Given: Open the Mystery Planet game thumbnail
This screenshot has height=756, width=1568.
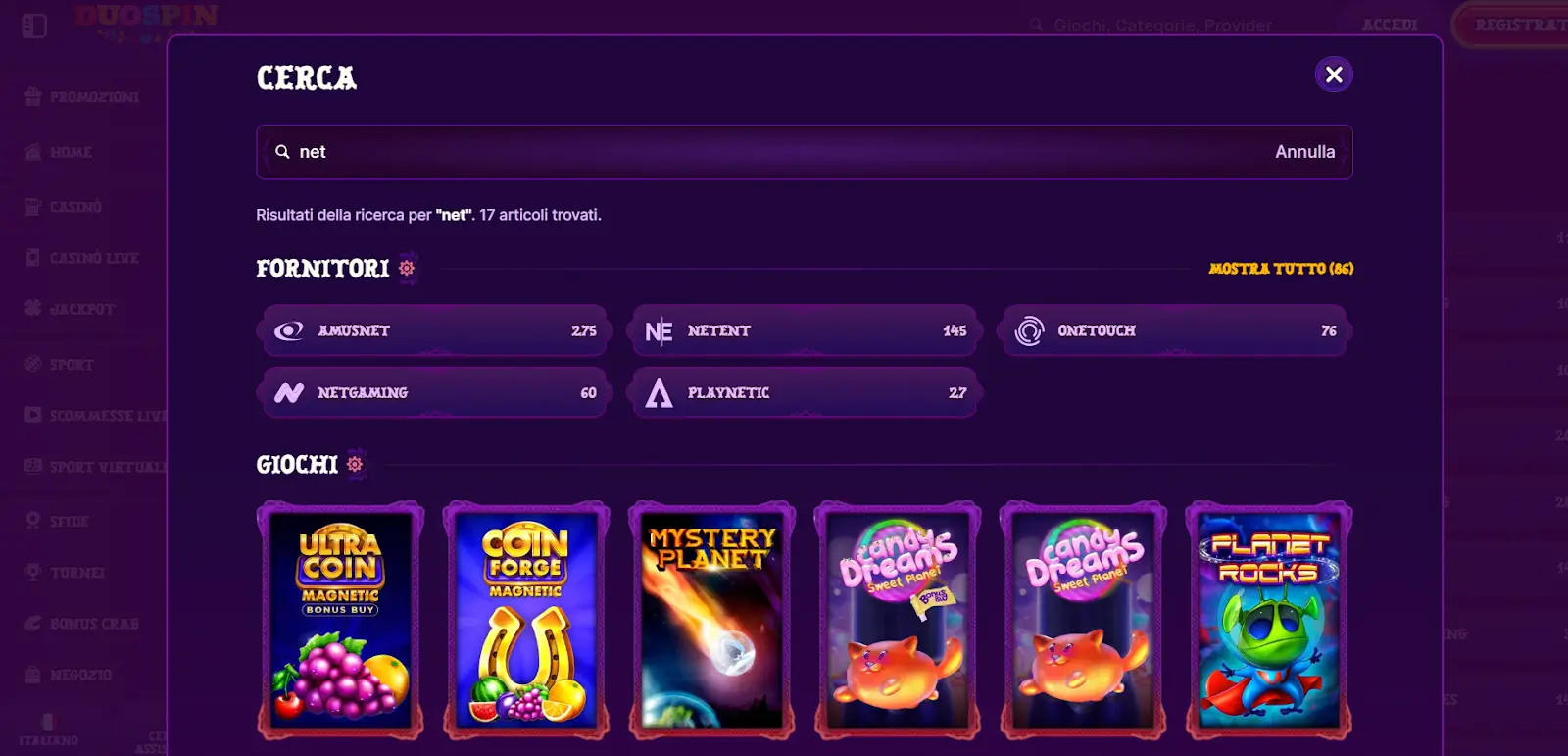Looking at the screenshot, I should [711, 620].
